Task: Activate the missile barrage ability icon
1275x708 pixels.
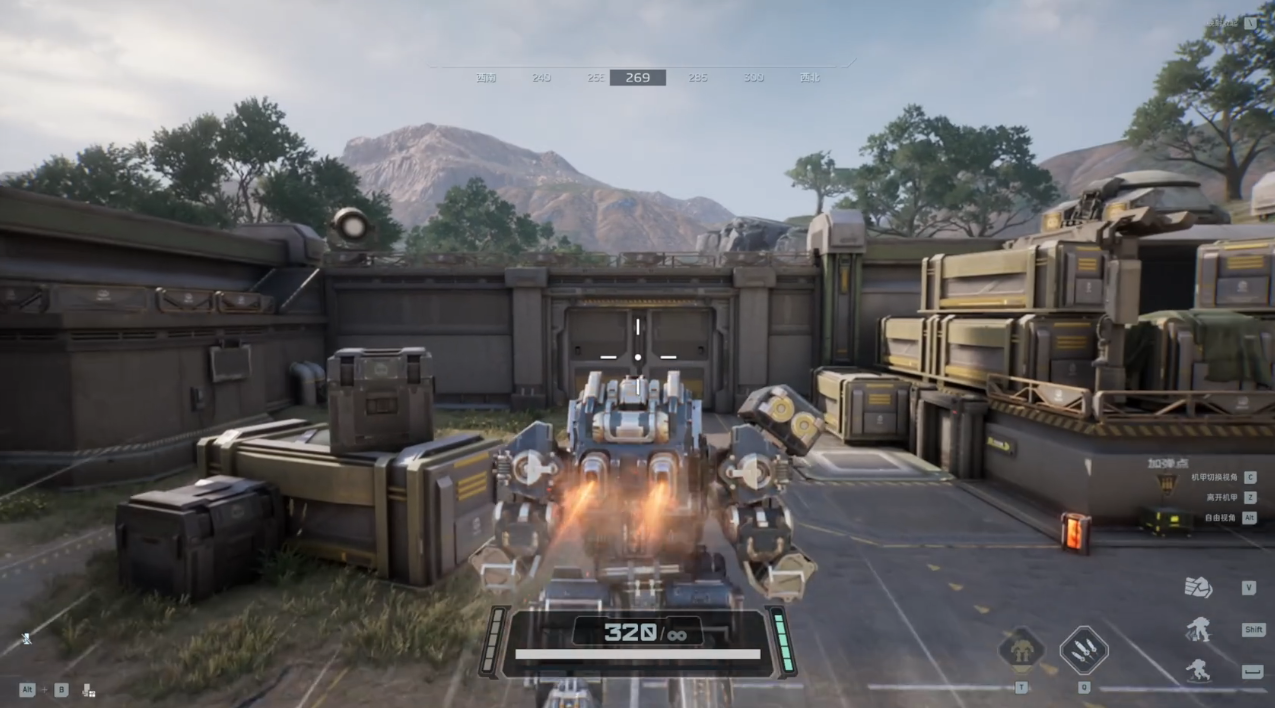Action: point(1084,650)
